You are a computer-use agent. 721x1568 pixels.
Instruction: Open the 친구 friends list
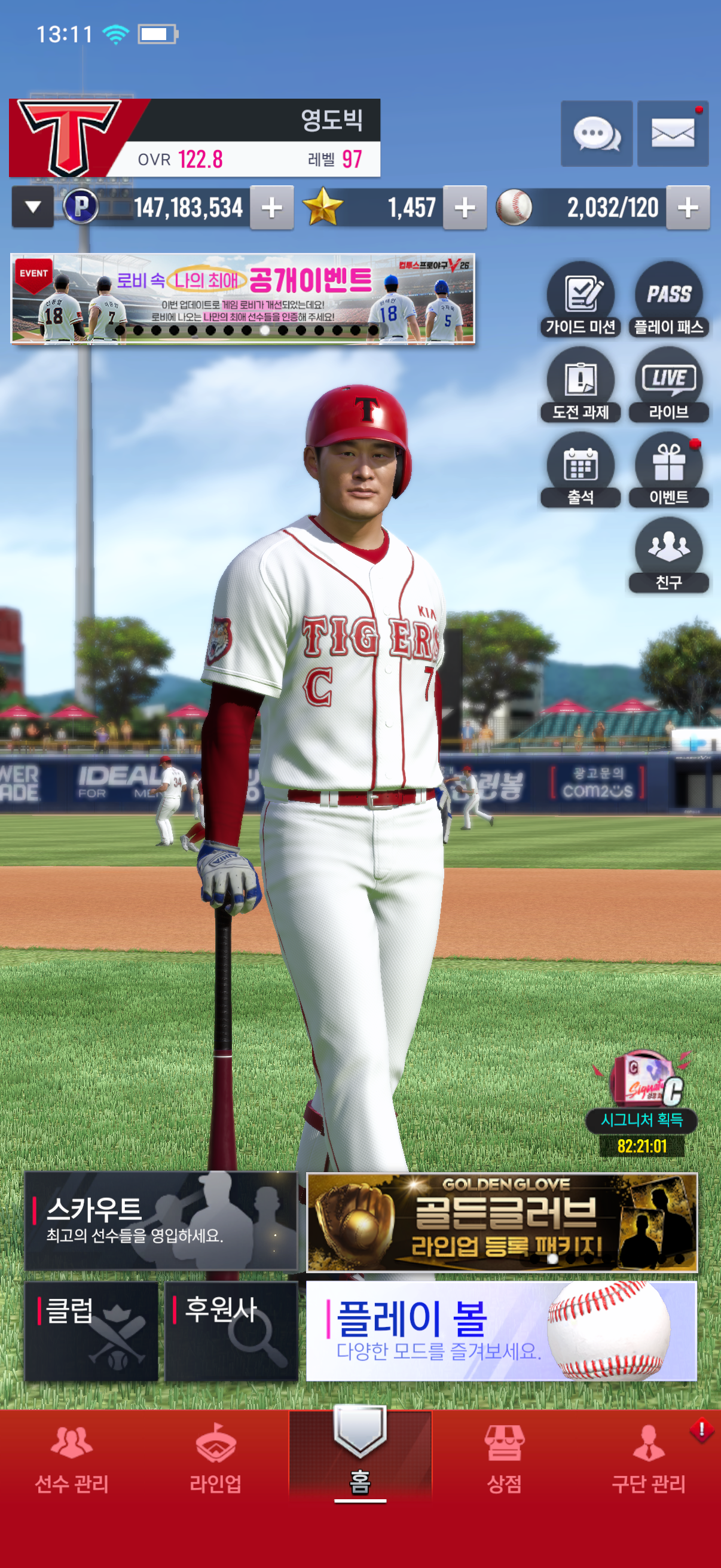coord(668,555)
